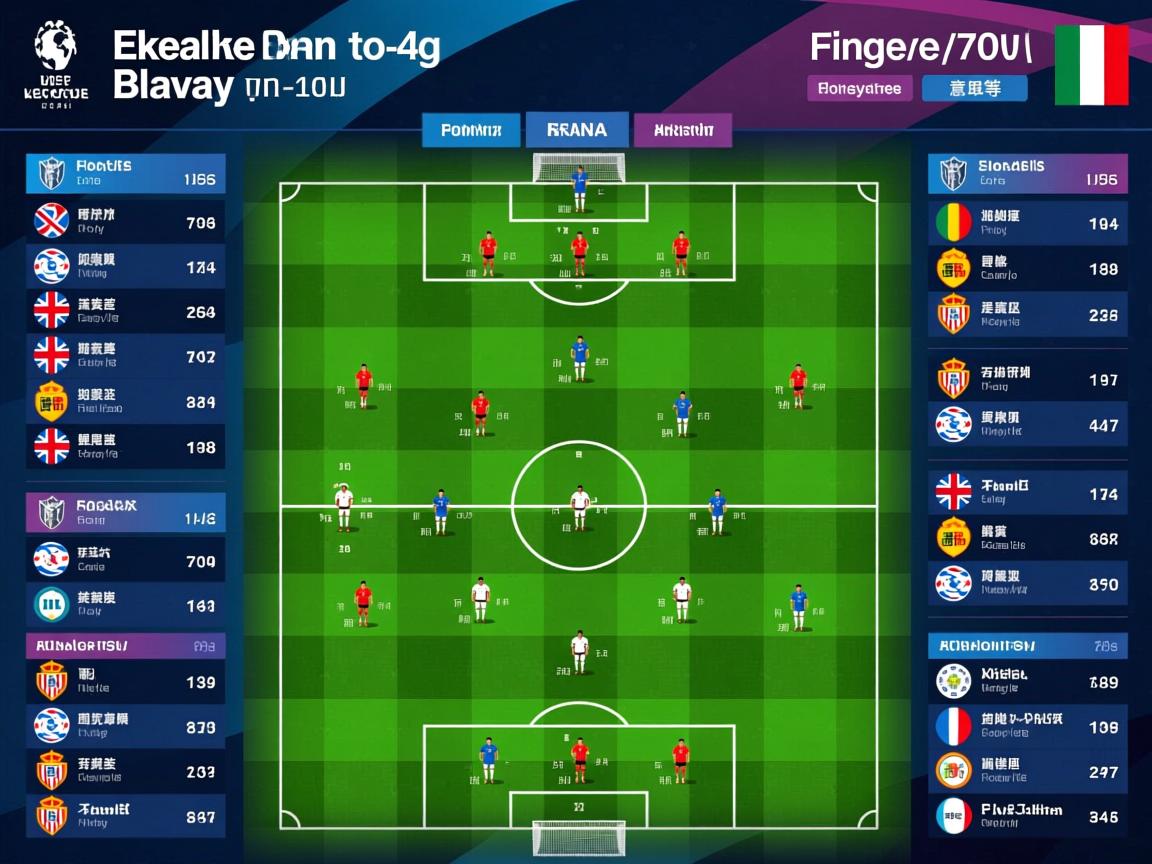This screenshot has width=1152, height=864.
Task: Click the Italian flag in the corner
Action: pos(1091,66)
